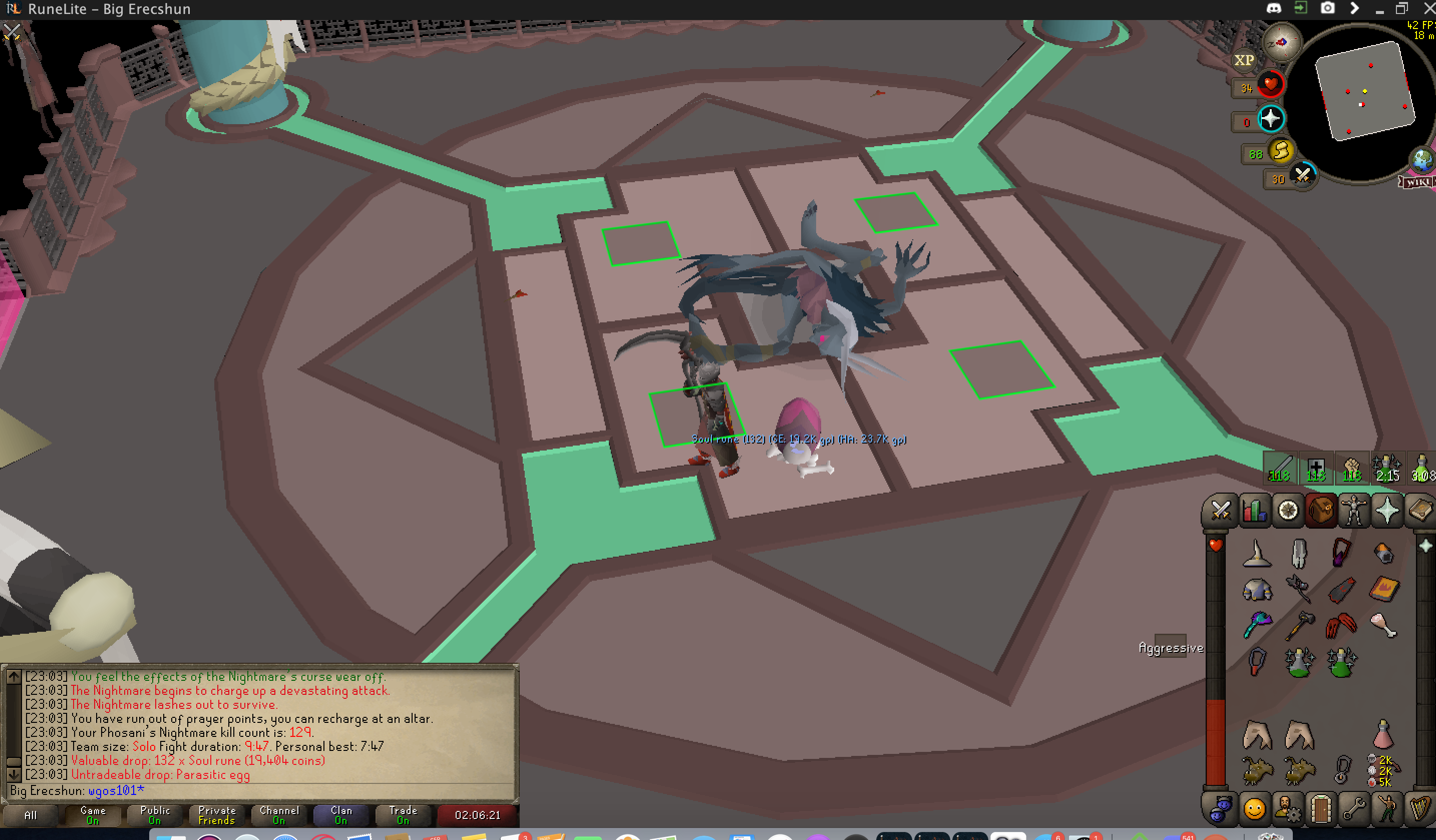
Task: Open the Spellbook tab
Action: point(1419,510)
